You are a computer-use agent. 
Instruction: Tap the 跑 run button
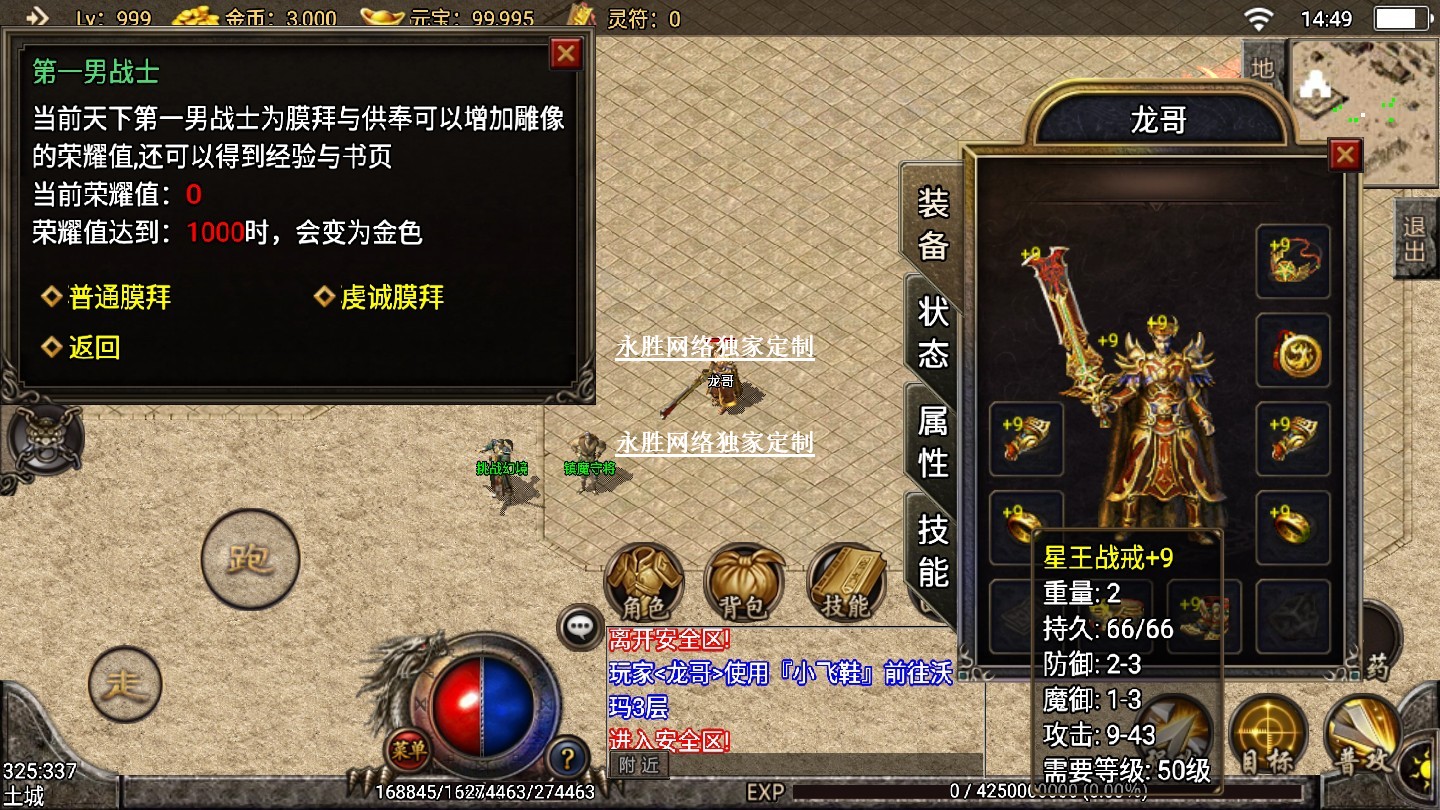[250, 559]
